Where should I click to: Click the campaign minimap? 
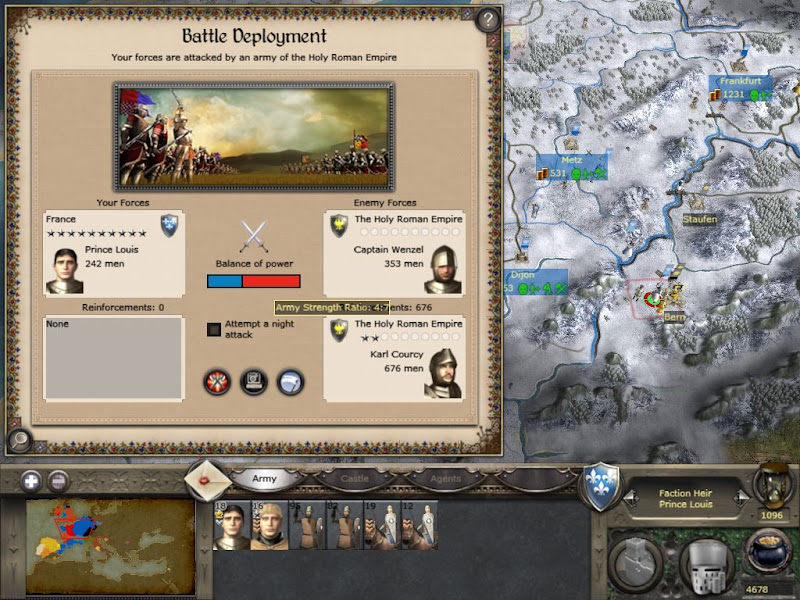(110, 538)
